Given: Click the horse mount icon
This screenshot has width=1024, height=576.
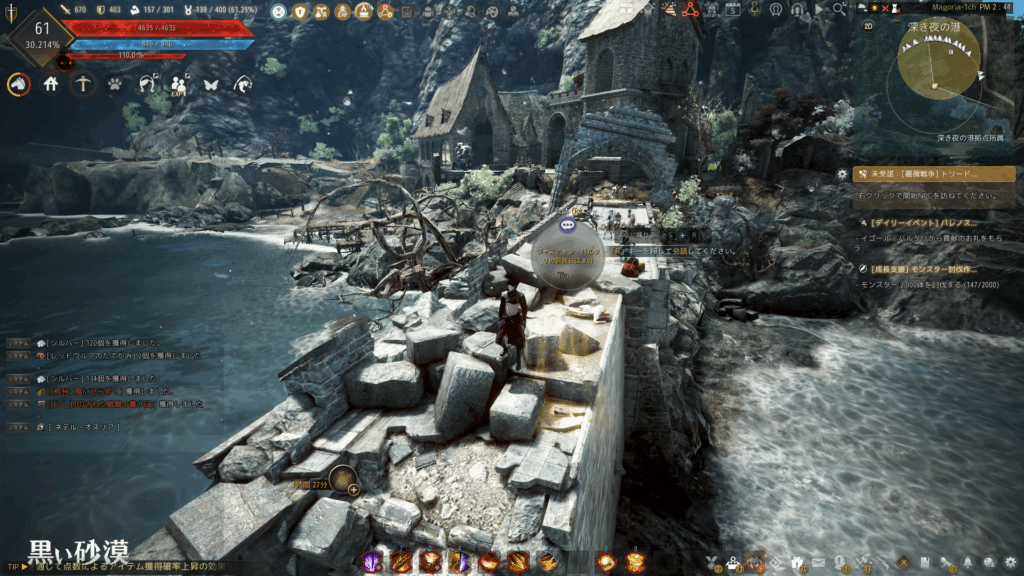Looking at the screenshot, I should (x=19, y=85).
